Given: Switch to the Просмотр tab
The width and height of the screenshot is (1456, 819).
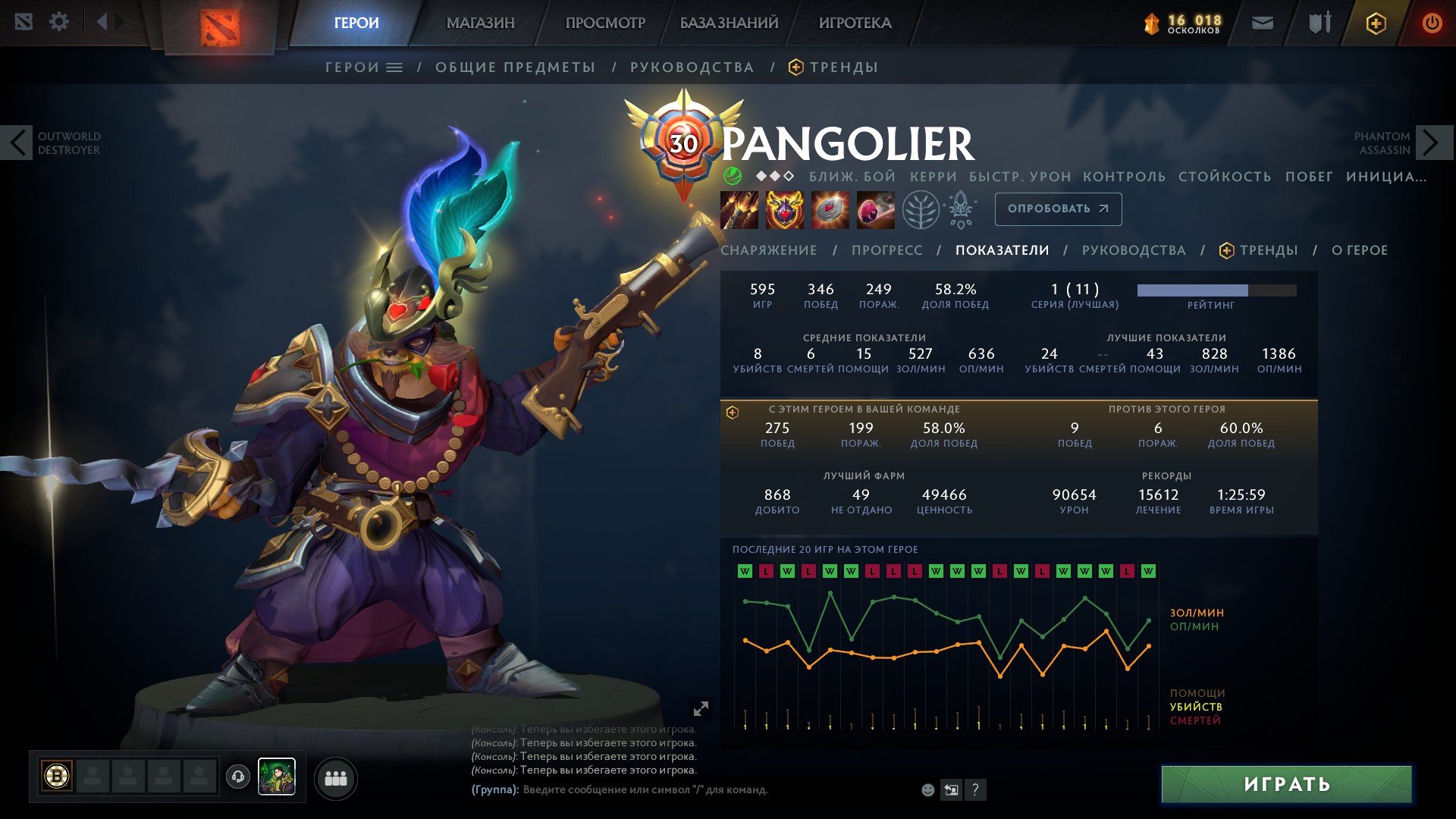Looking at the screenshot, I should point(605,23).
